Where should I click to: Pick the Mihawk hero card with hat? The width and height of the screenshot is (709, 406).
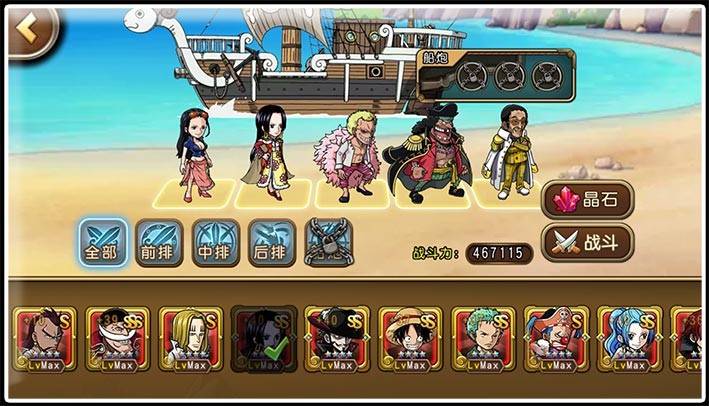[x=337, y=339]
